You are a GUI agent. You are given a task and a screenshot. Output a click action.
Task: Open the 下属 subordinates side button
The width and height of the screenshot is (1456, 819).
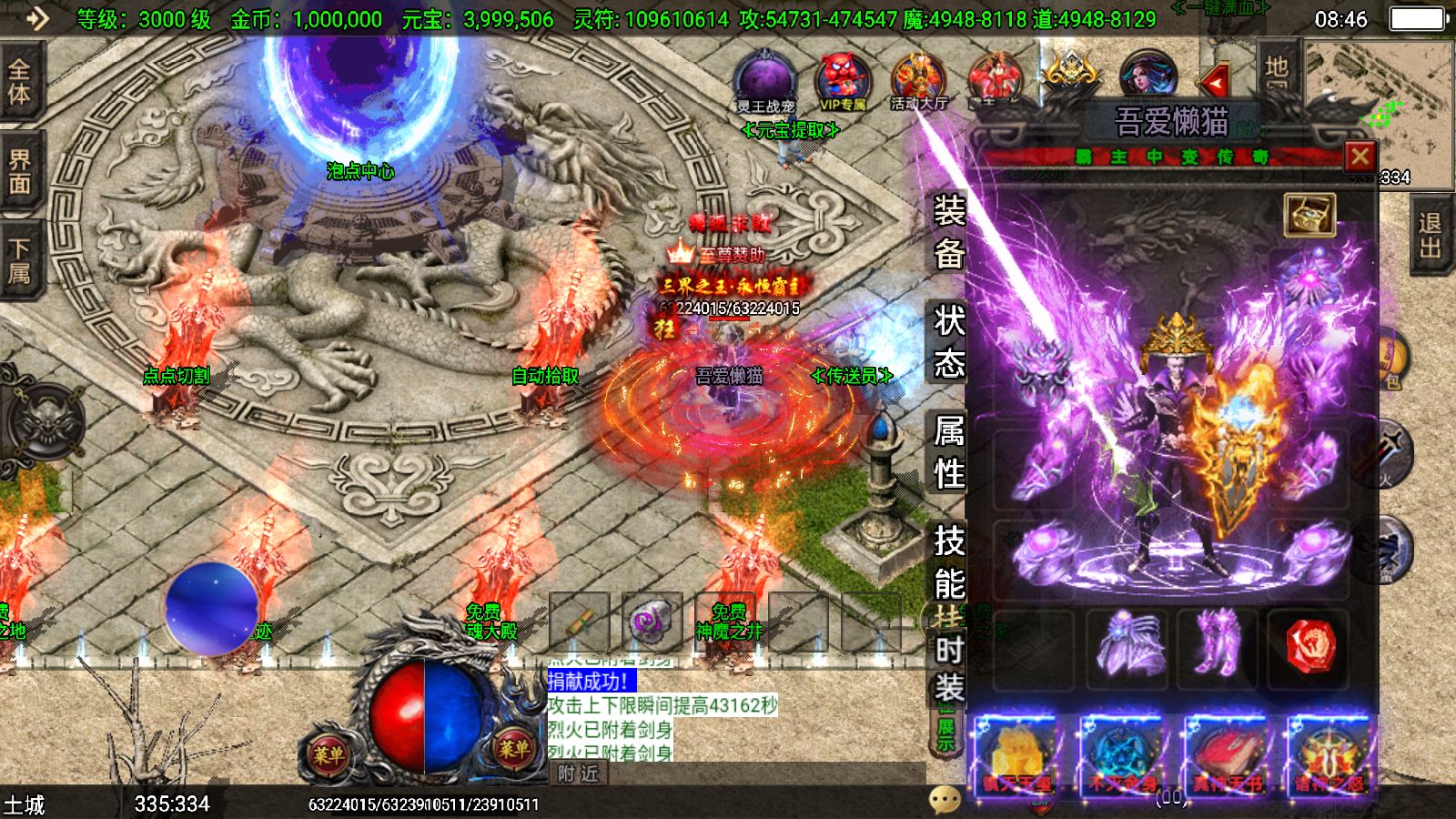(x=19, y=260)
